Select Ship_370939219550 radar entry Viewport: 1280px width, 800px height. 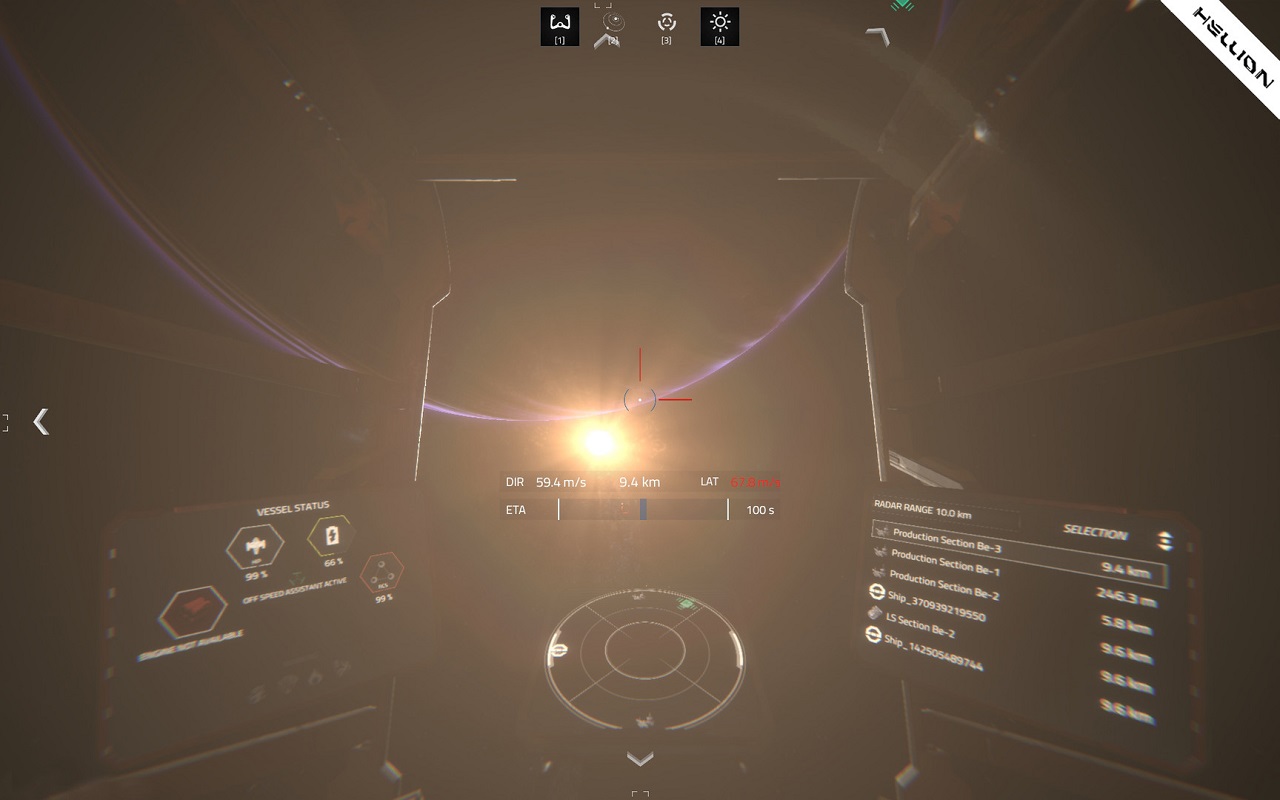(x=935, y=606)
